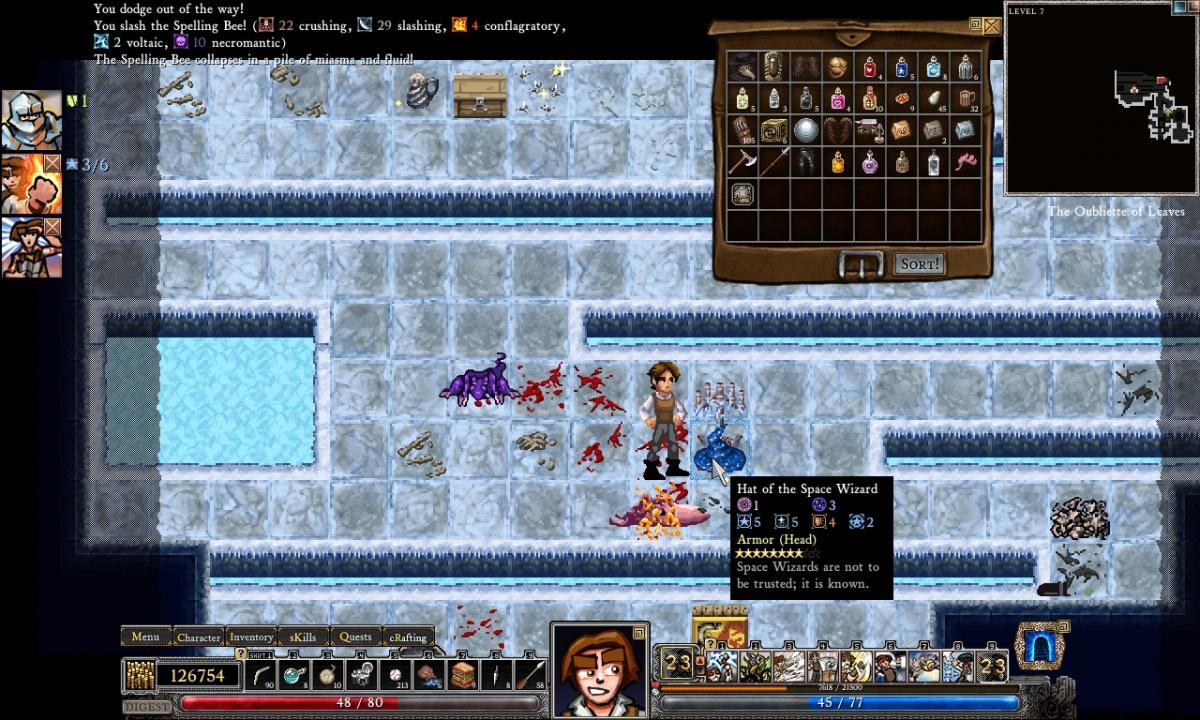Close the inventory window

click(991, 26)
